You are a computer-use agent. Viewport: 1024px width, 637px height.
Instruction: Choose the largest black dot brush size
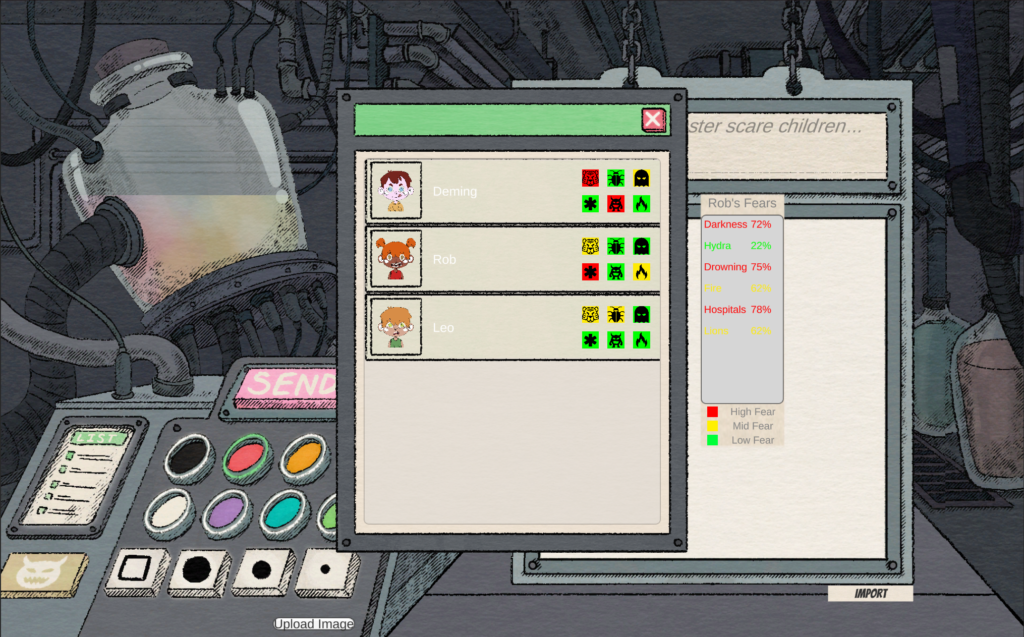[x=198, y=570]
